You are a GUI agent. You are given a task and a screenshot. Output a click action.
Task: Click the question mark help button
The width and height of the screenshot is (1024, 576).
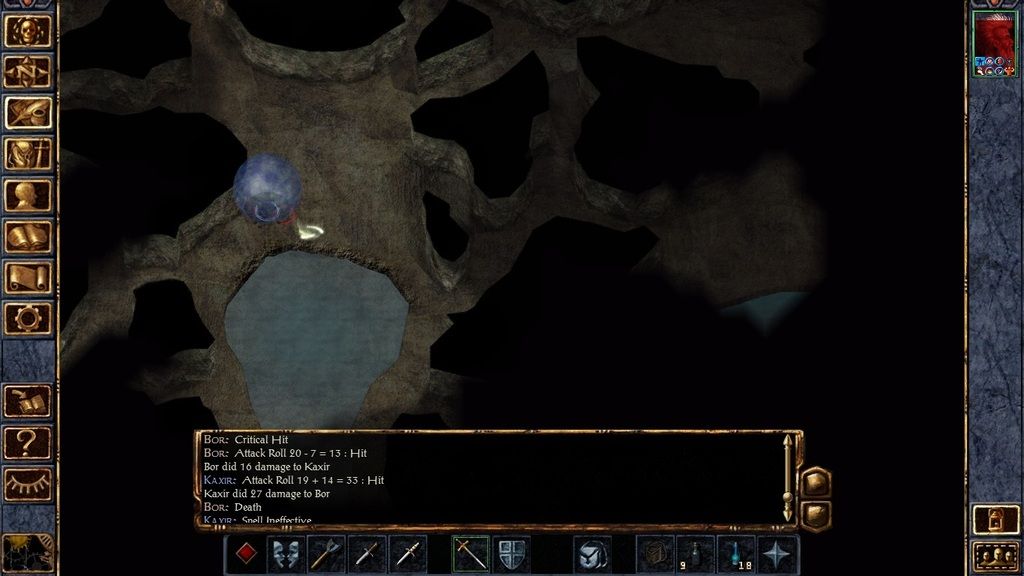(x=28, y=441)
